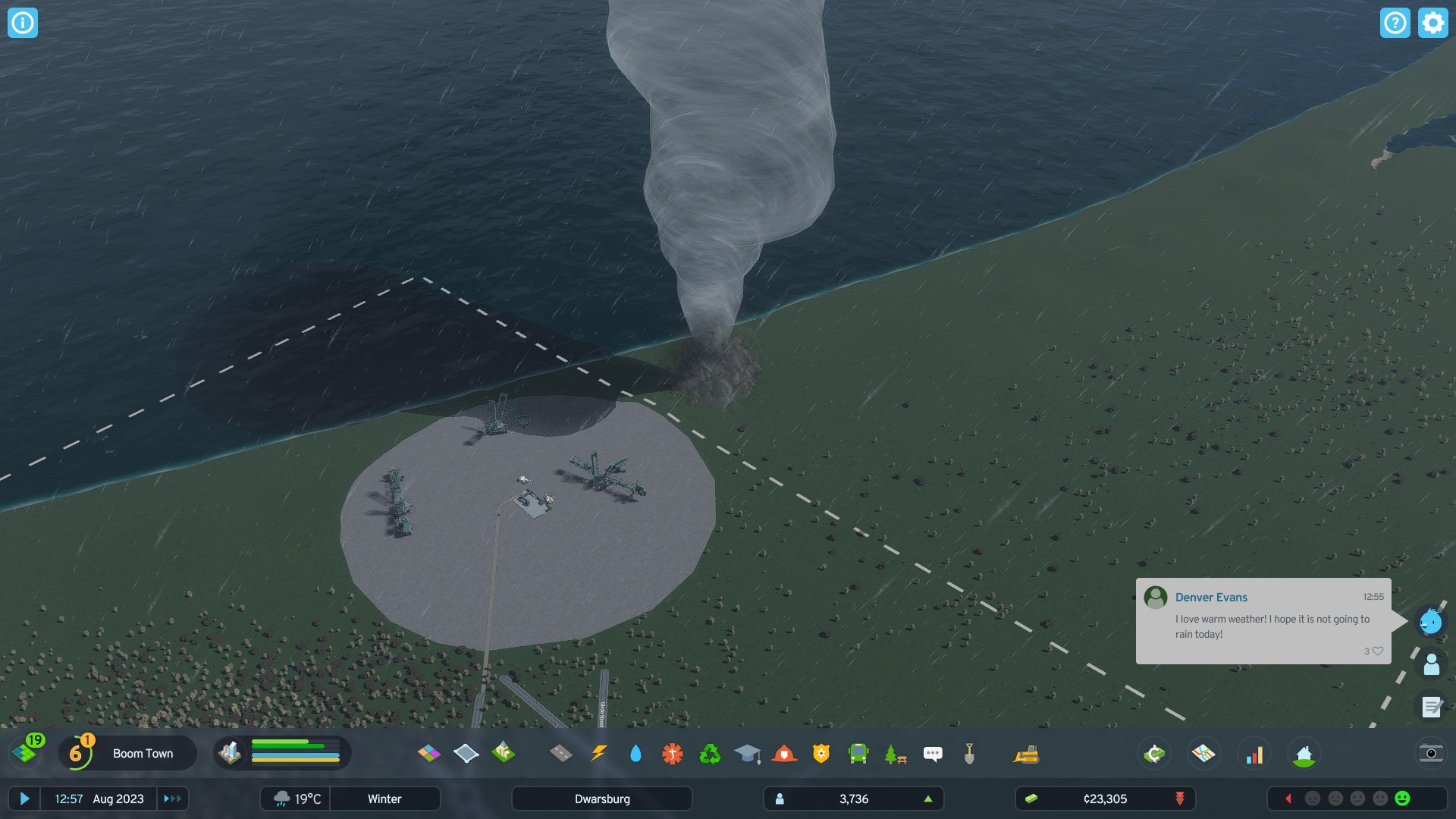Open the settings gear menu
Viewport: 1456px width, 819px height.
(1432, 23)
